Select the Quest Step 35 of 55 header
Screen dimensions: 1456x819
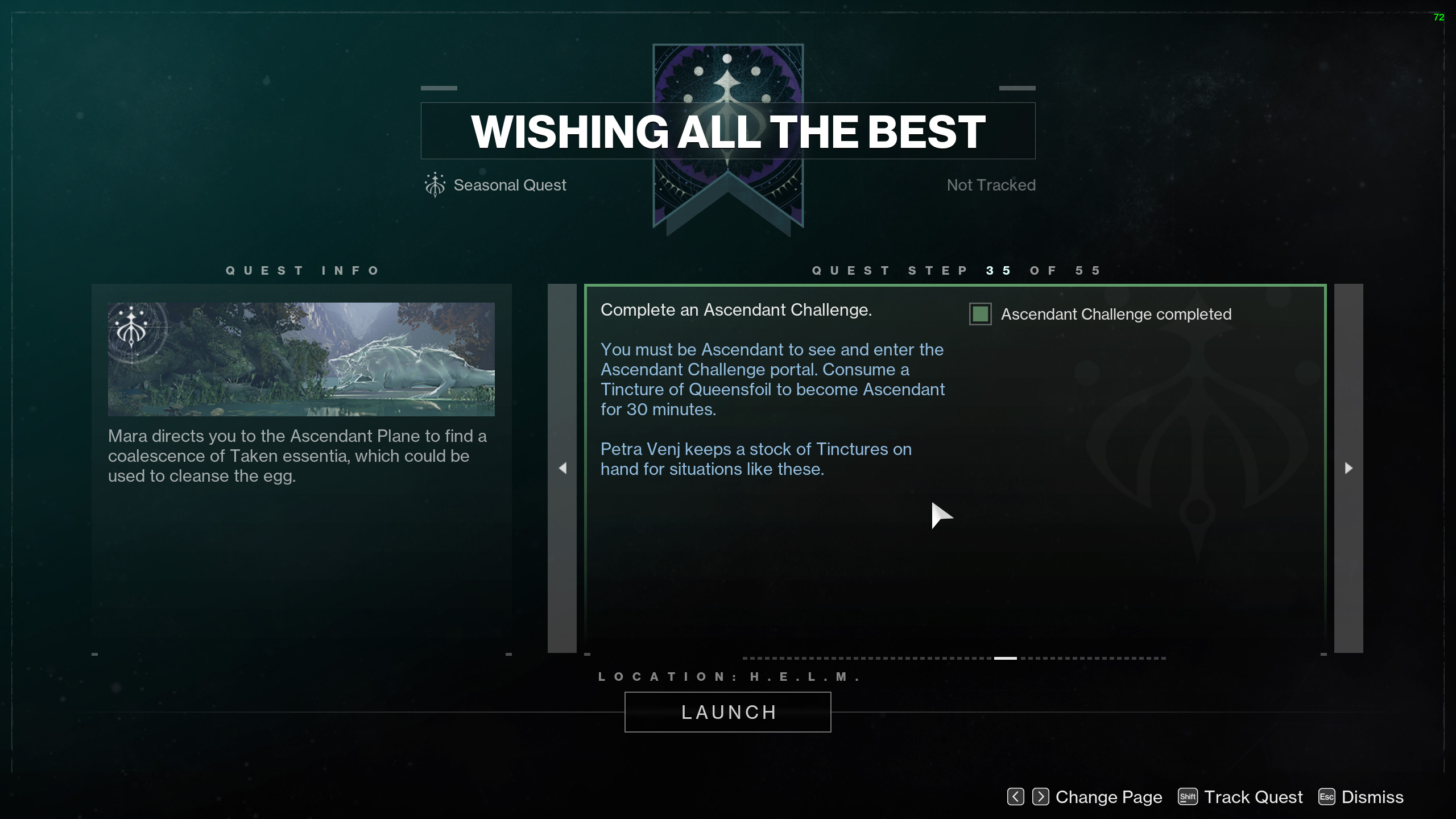coord(955,270)
